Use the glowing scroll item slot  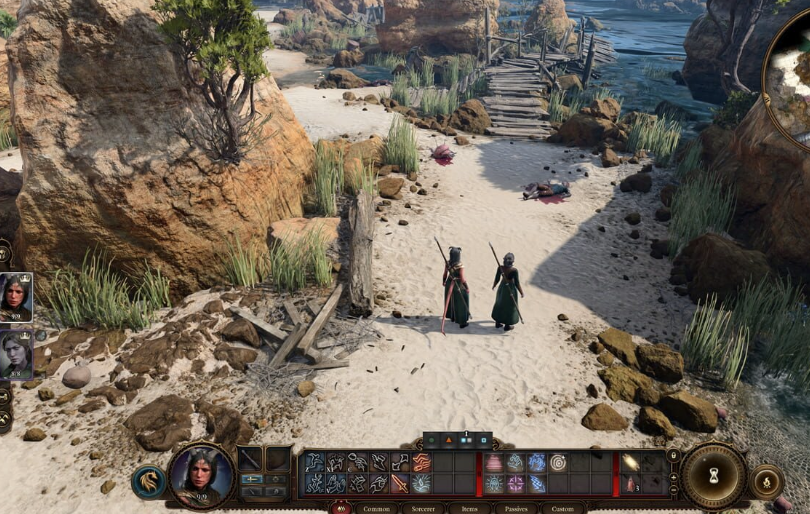pyautogui.click(x=630, y=463)
